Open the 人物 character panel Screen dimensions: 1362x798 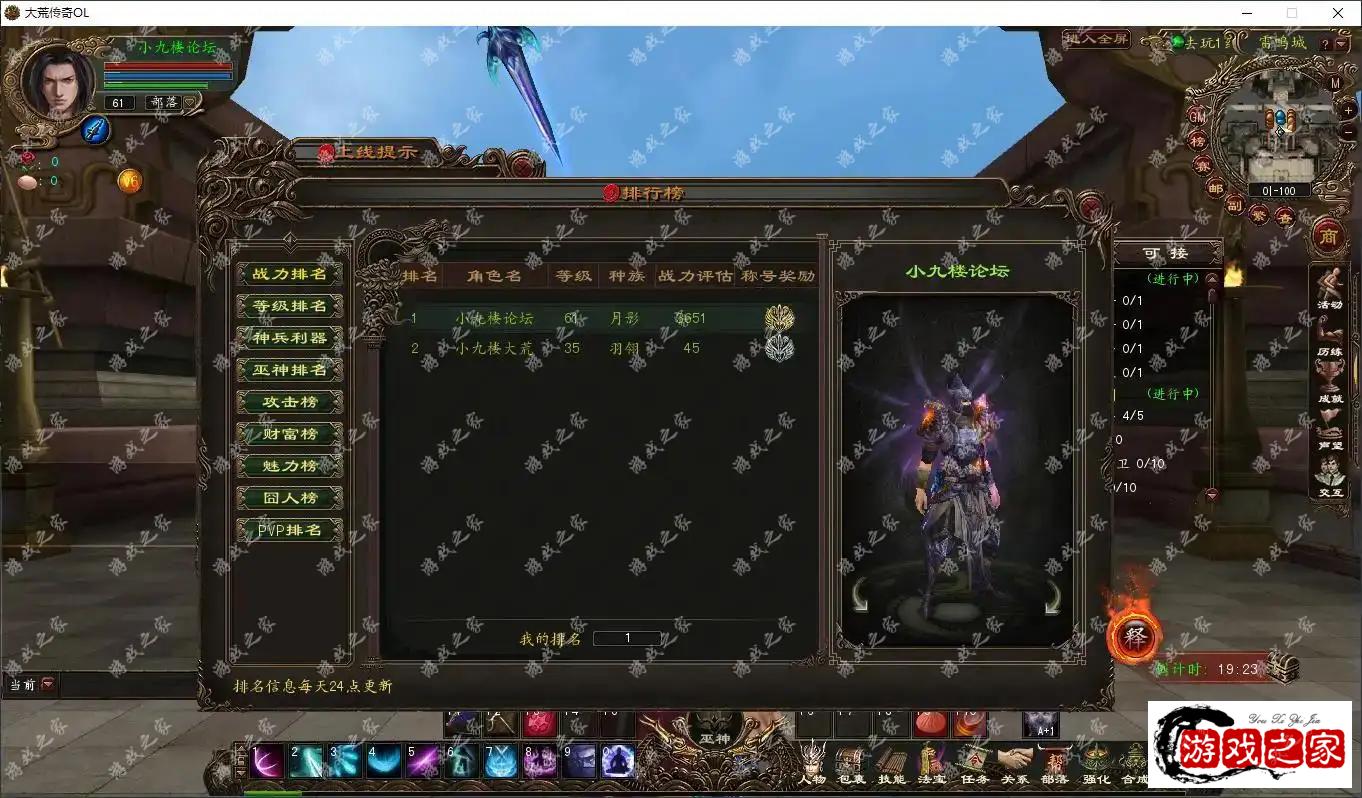[x=812, y=764]
